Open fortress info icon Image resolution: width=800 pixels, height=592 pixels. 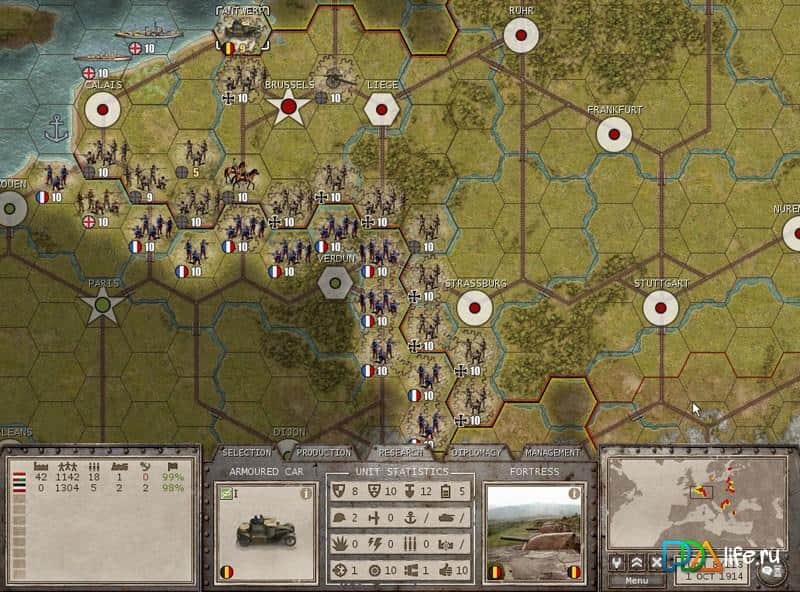click(575, 493)
